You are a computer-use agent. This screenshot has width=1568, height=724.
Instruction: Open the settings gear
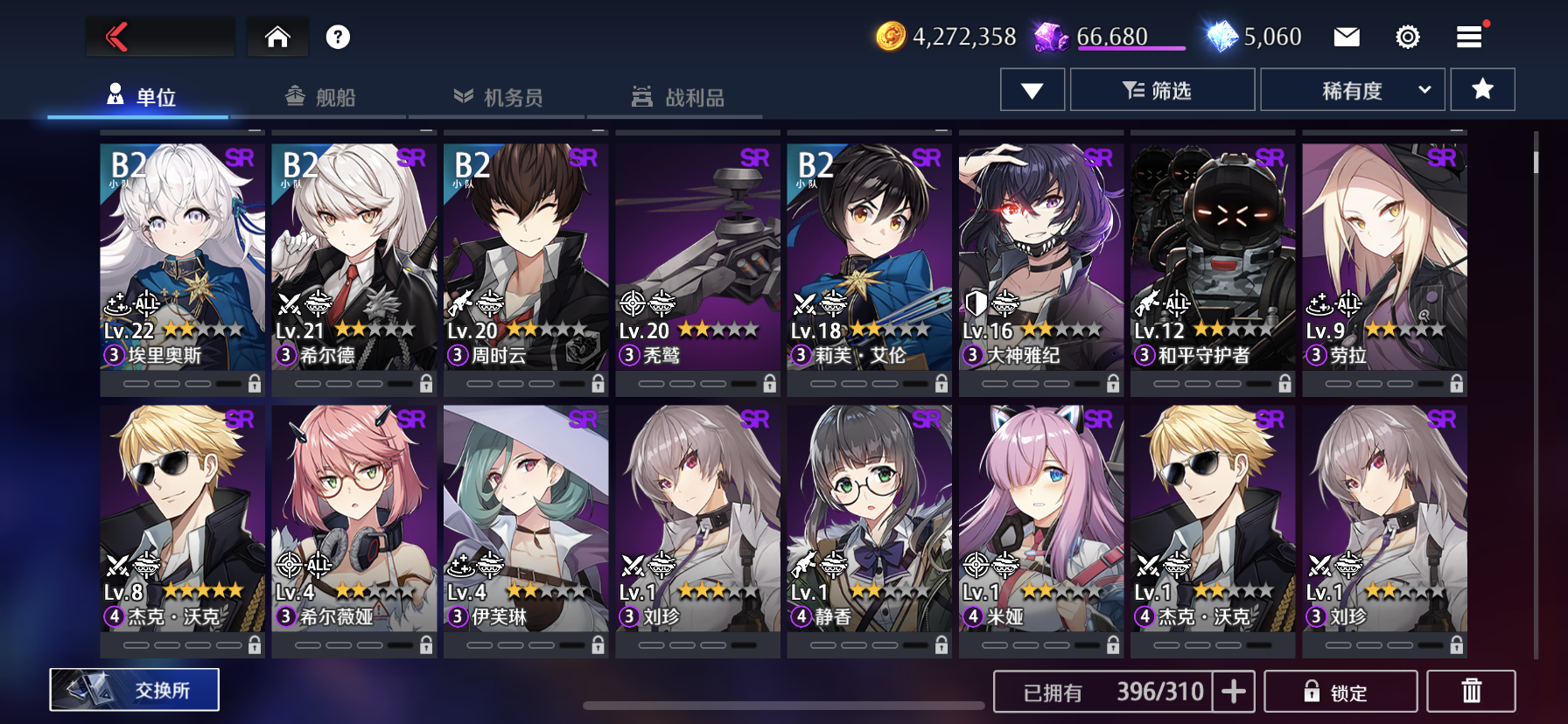click(1407, 36)
